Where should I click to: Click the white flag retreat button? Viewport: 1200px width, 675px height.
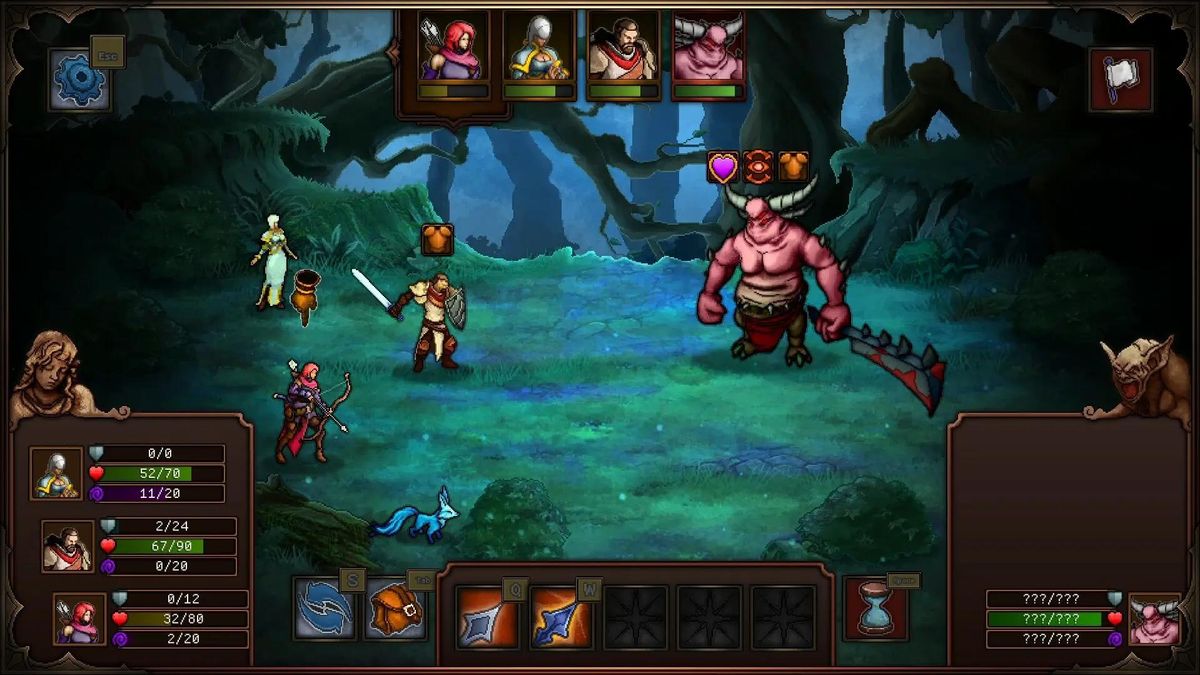(1120, 79)
